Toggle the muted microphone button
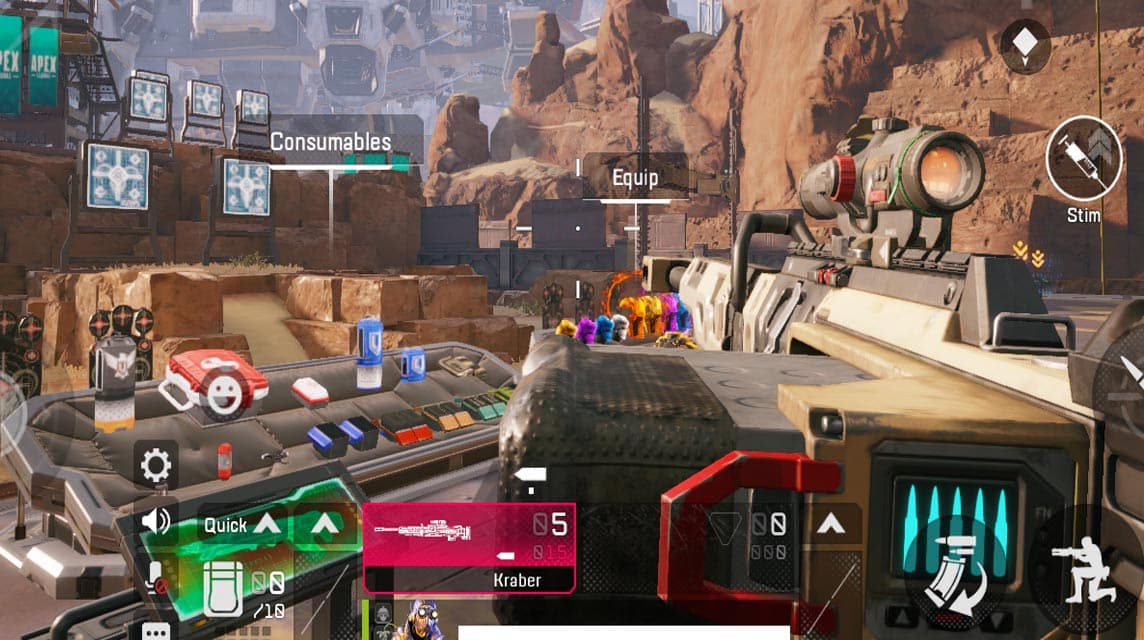 pos(156,577)
